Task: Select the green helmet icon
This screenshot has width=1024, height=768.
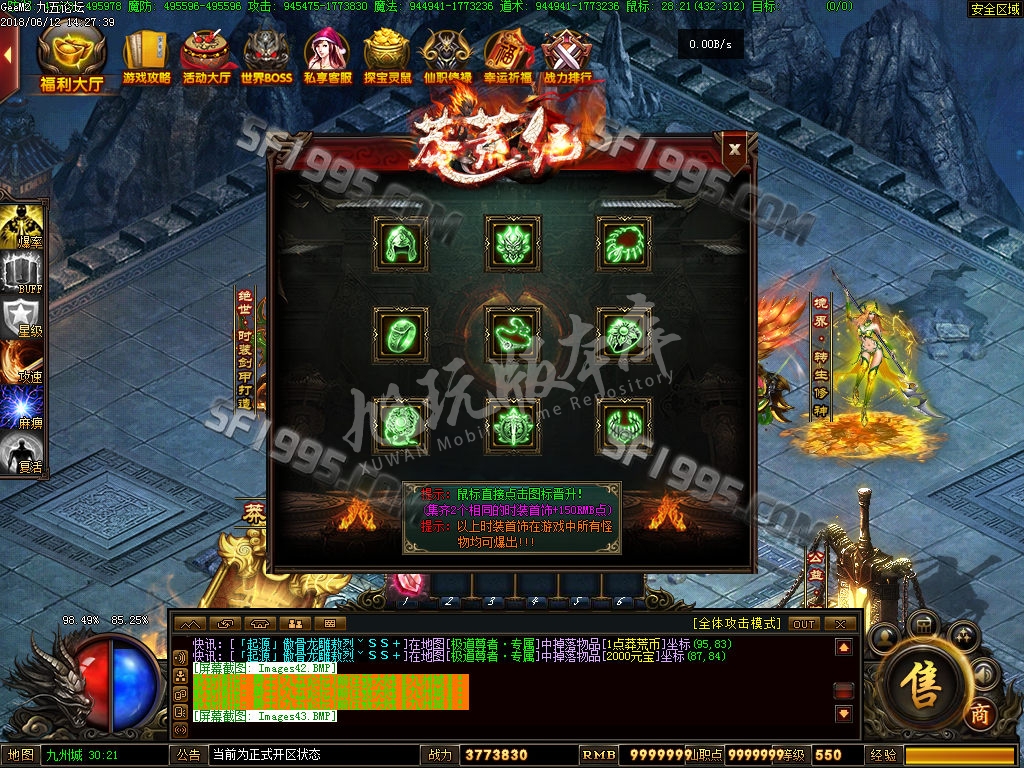Action: click(x=401, y=243)
